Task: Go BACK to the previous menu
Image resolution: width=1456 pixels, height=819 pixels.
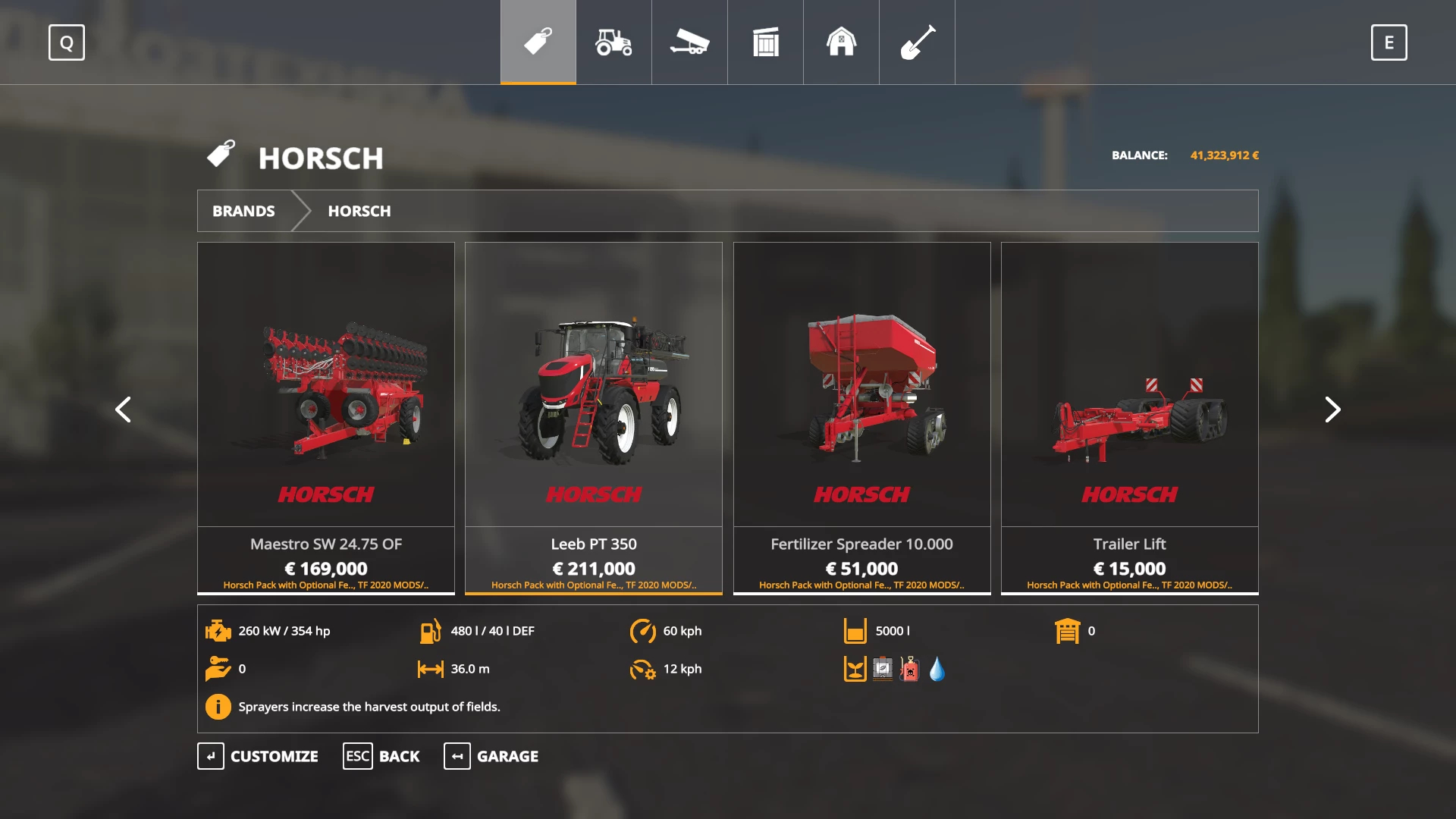Action: coord(381,756)
